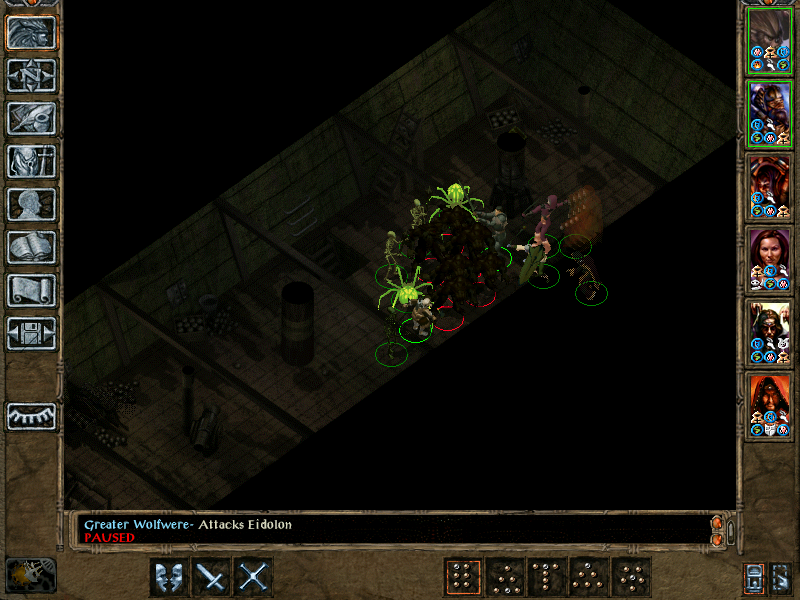Viewport: 800px width, 600px height.
Task: Select the guard/protect shield action button
Action: 169,577
